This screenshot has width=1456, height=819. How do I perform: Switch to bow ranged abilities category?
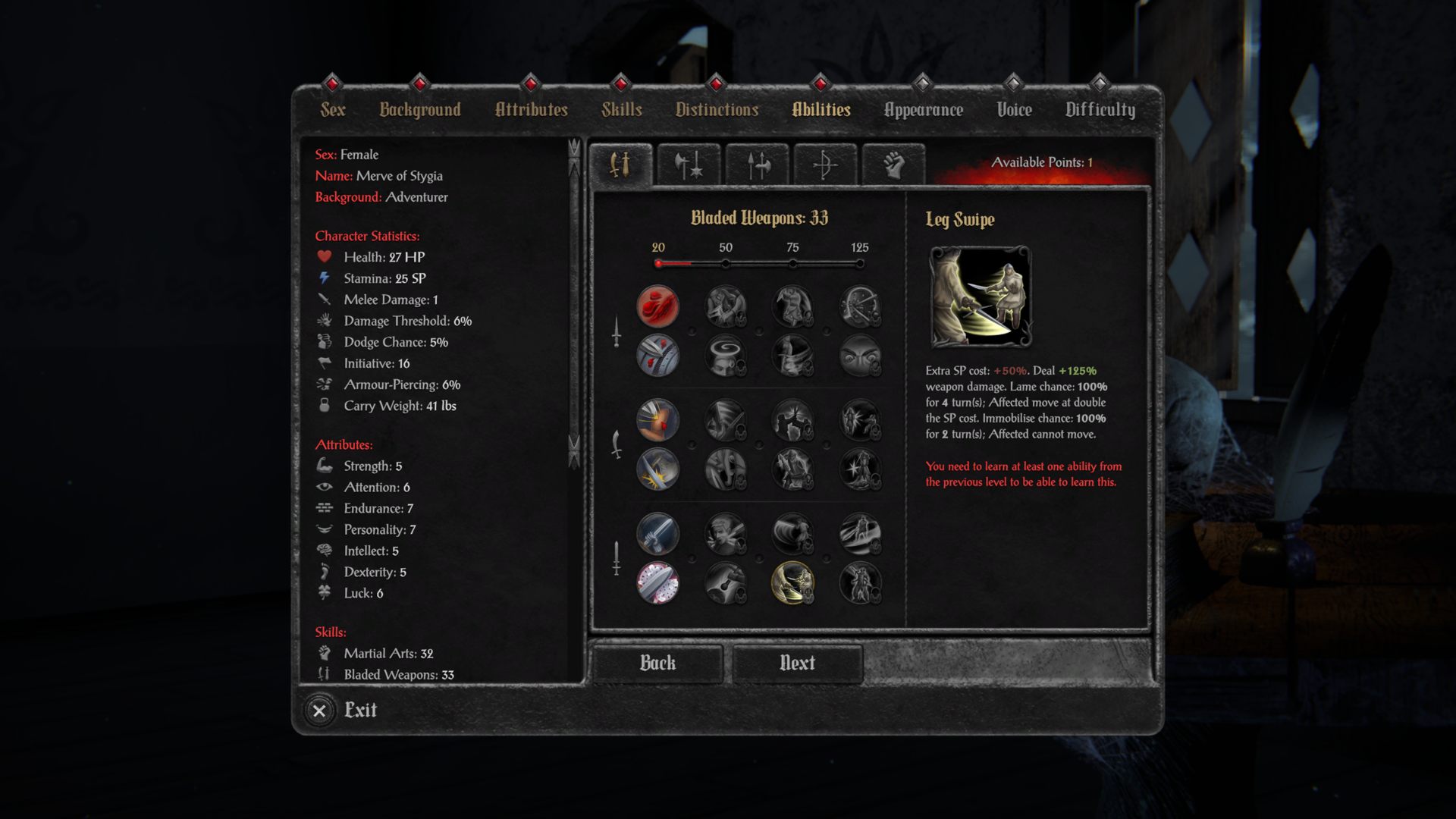[x=825, y=164]
